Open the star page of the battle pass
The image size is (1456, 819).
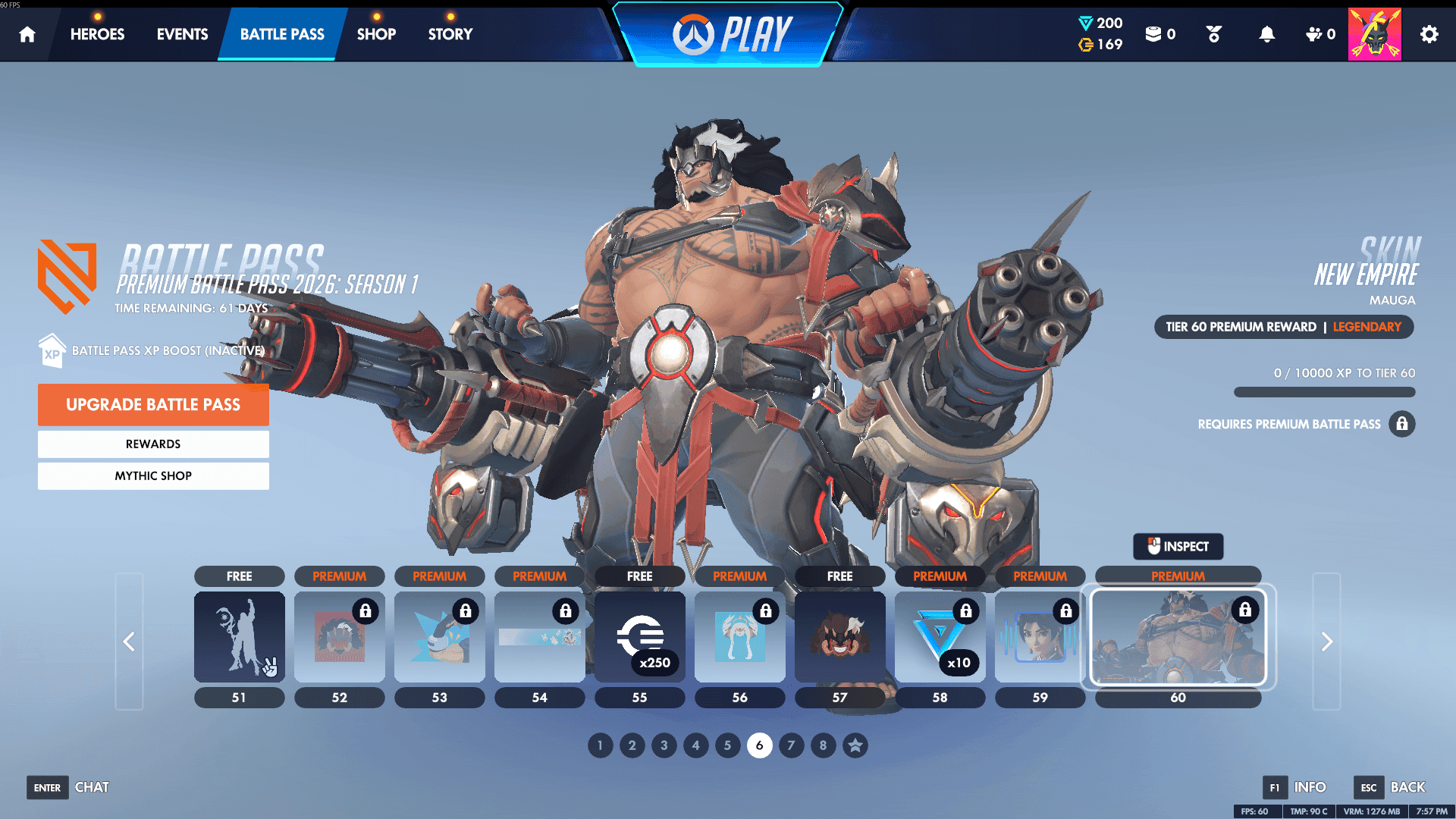[x=855, y=745]
